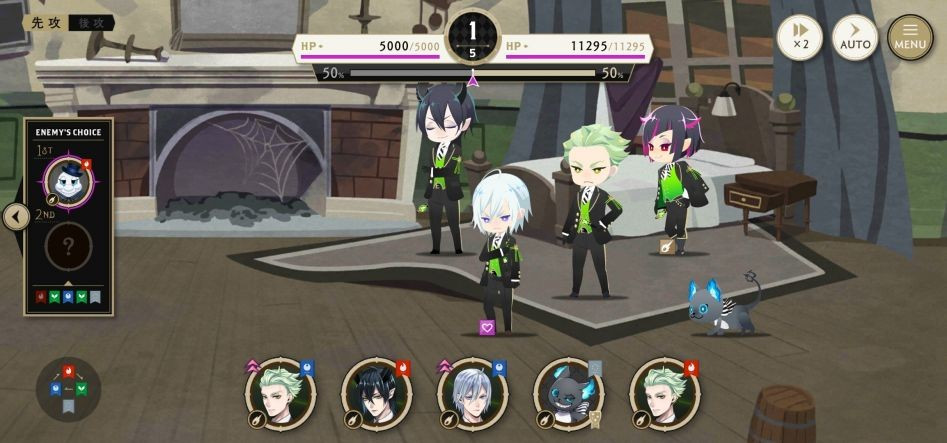Inspect the enemy's 1st choice ghost card
The width and height of the screenshot is (947, 443).
tap(70, 180)
